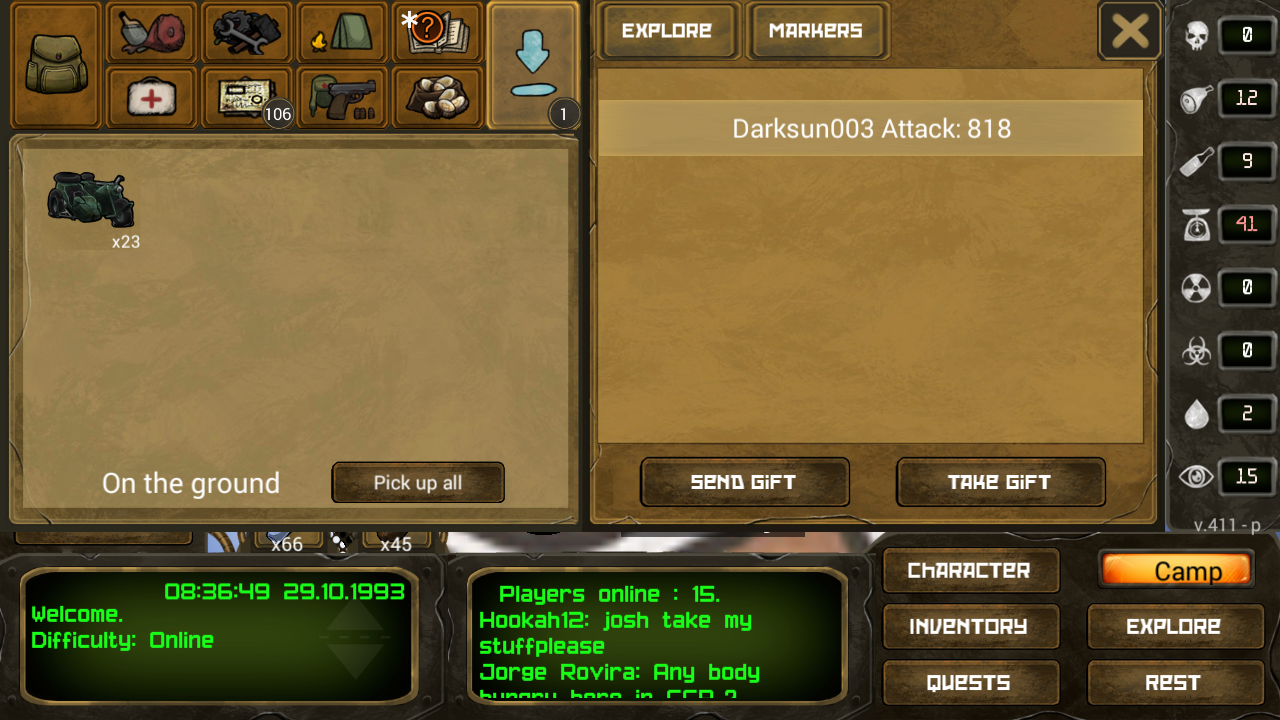Switch to the Explore tab

(x=667, y=31)
